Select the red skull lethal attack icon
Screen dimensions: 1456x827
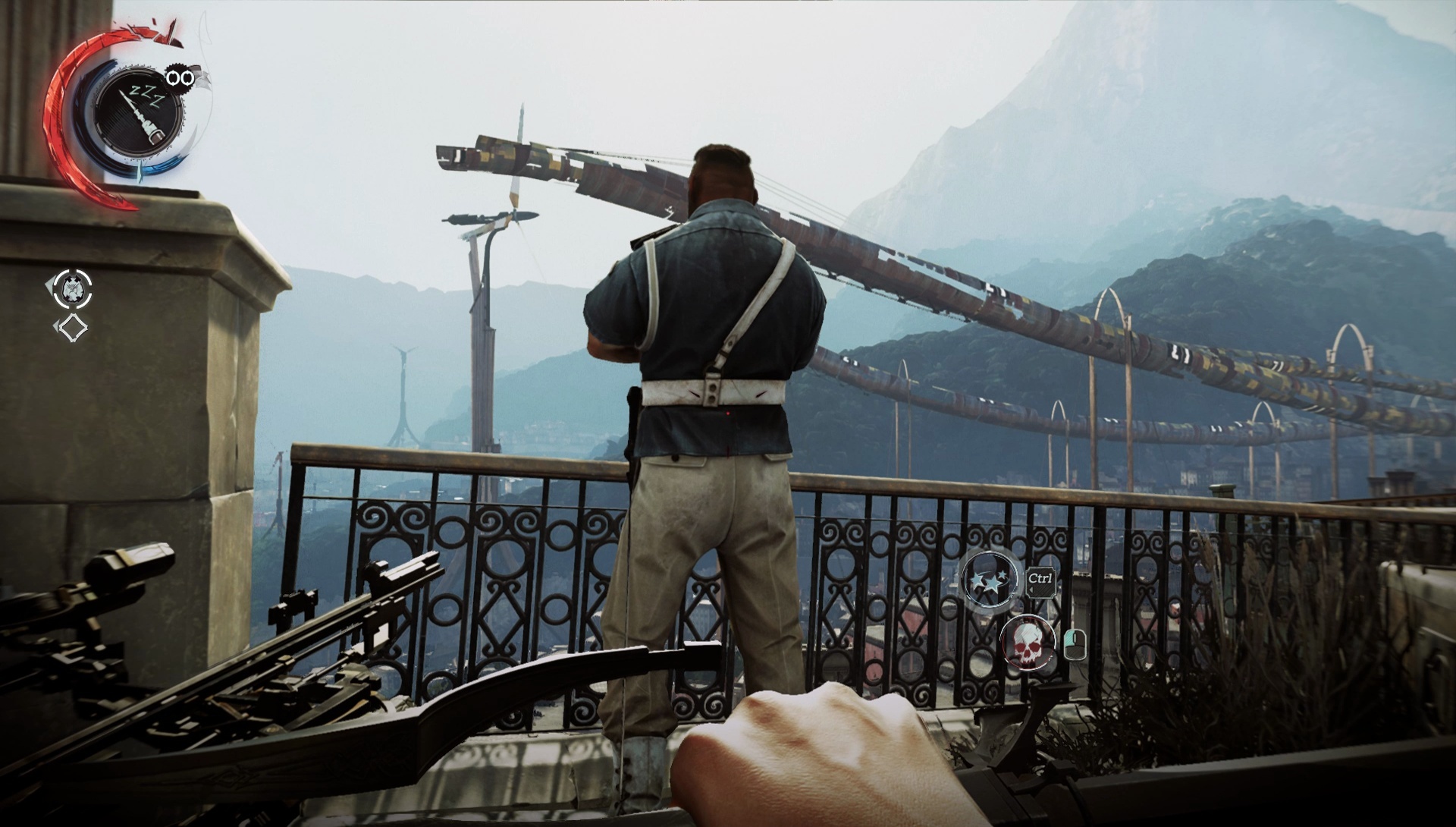(x=1028, y=642)
